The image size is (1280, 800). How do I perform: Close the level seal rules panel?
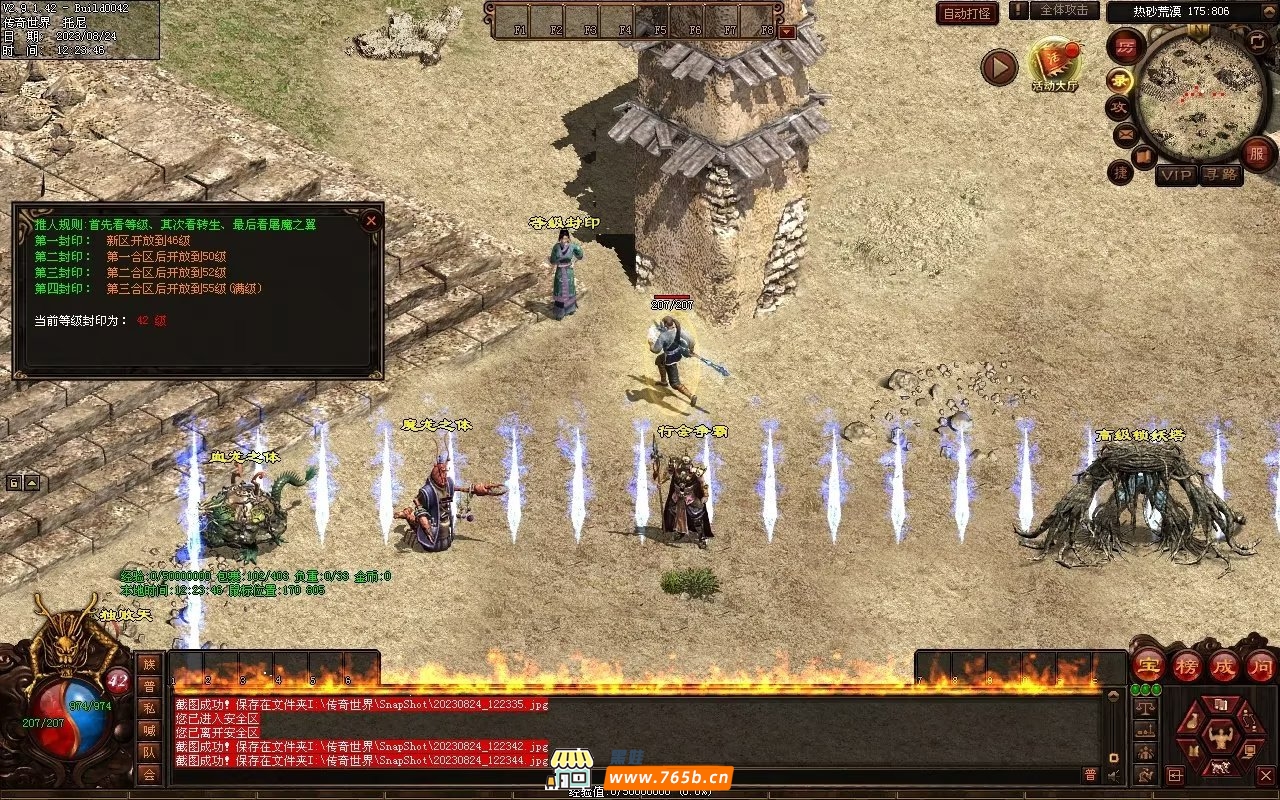click(371, 220)
